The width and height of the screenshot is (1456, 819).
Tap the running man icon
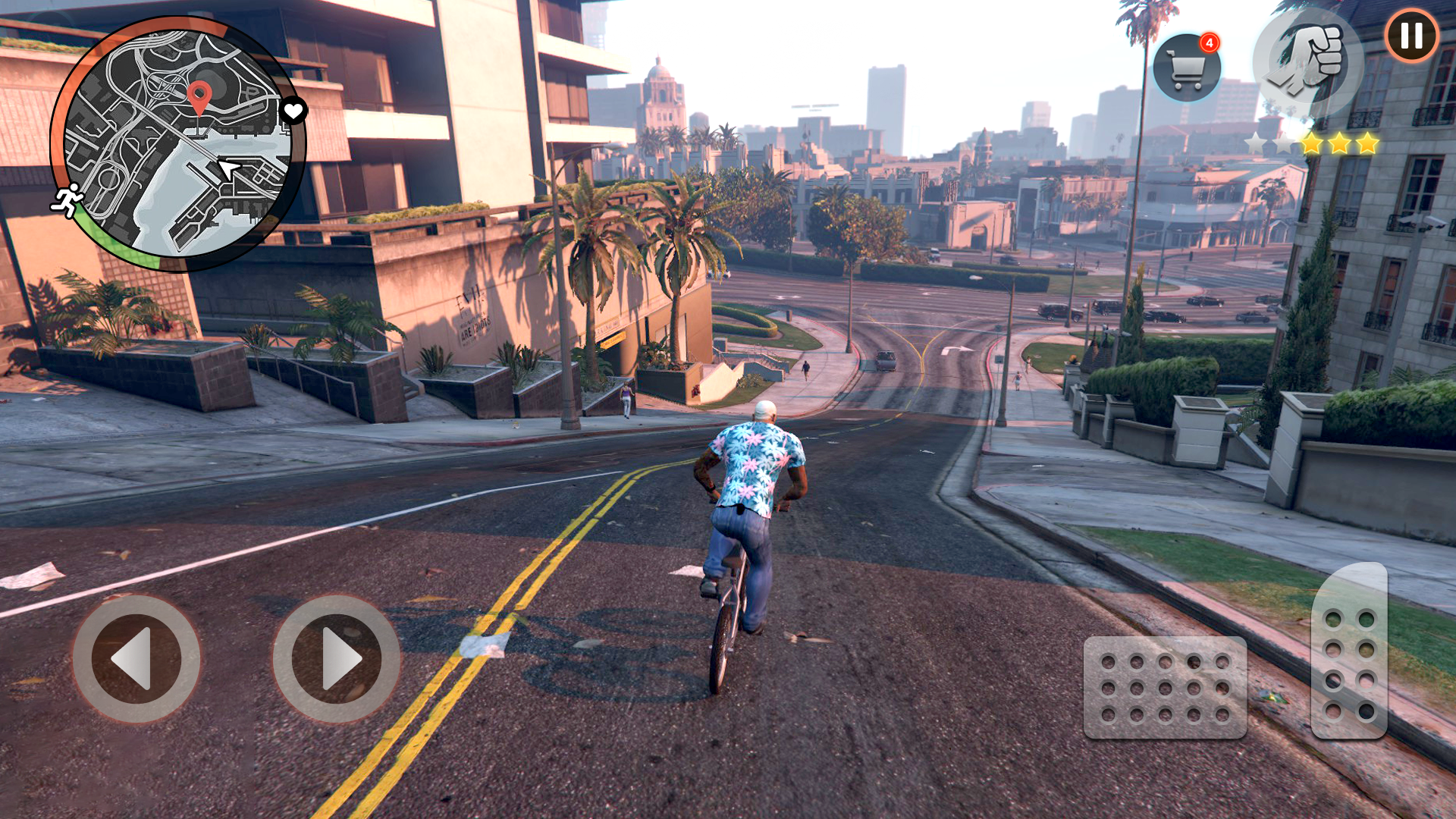coord(68,199)
